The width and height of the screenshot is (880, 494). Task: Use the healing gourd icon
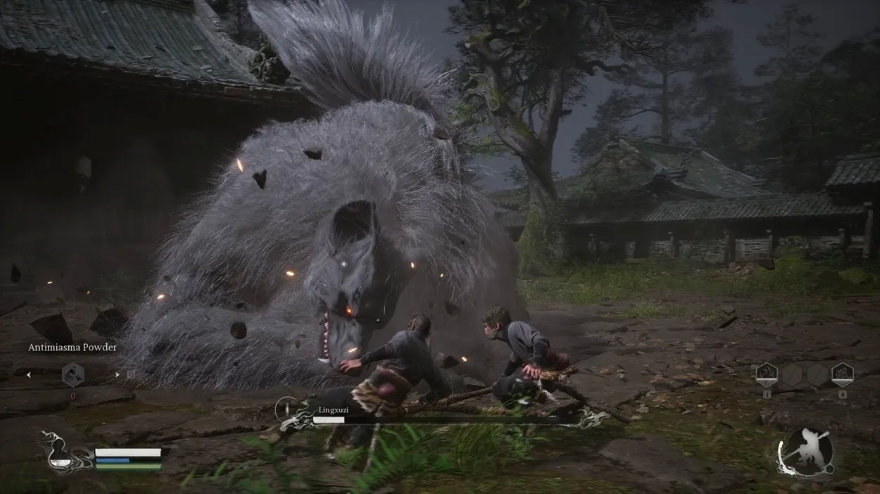[x=61, y=455]
